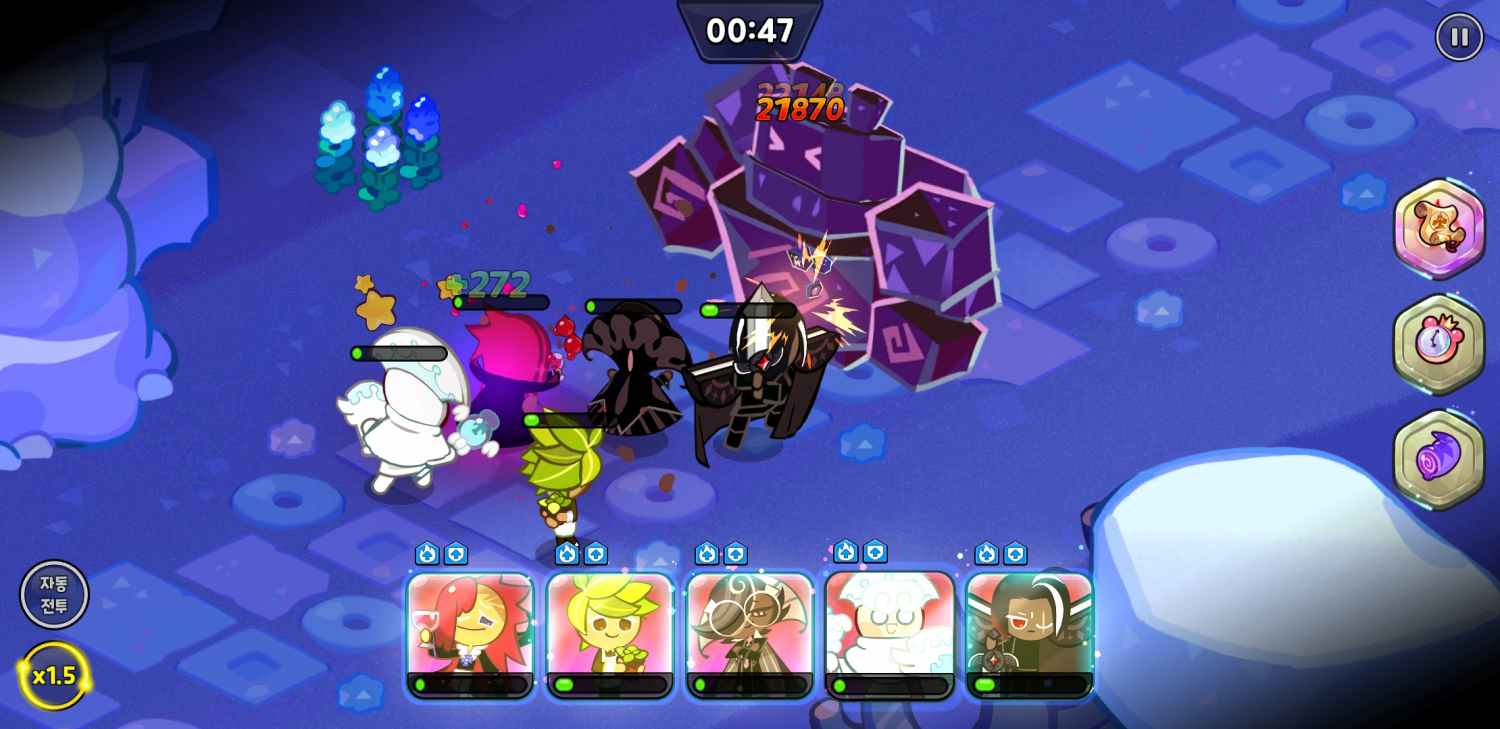Activate the wine glass cookie's skill
This screenshot has height=729, width=1500.
point(468,630)
